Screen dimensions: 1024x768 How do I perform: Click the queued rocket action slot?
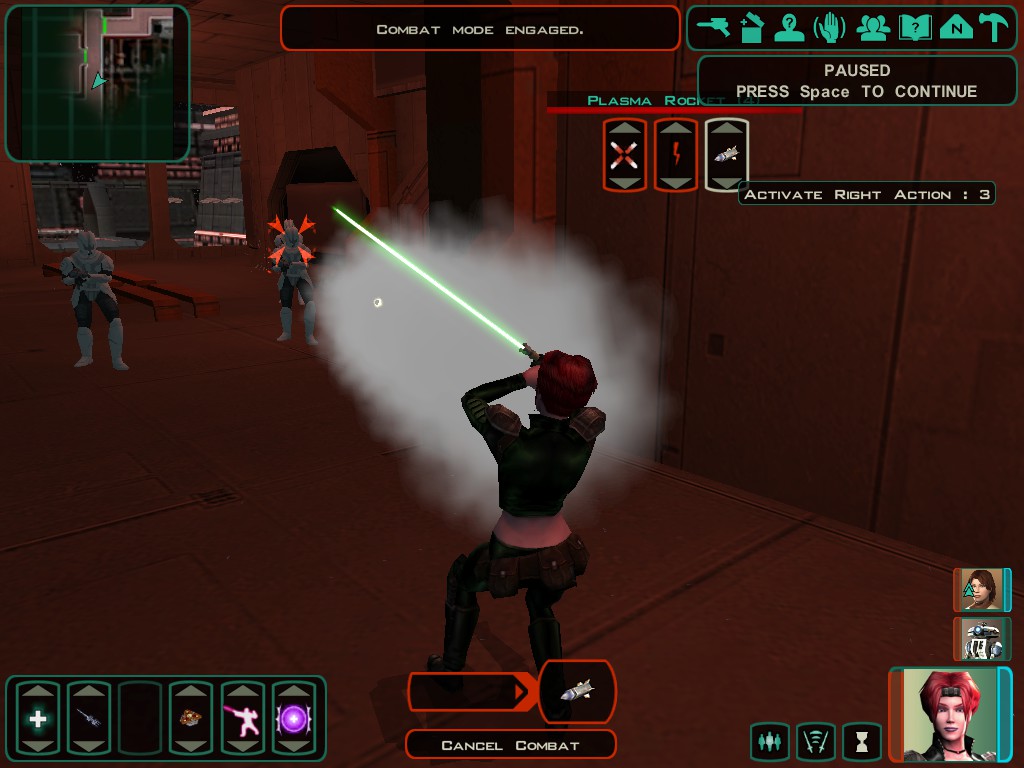click(x=577, y=691)
